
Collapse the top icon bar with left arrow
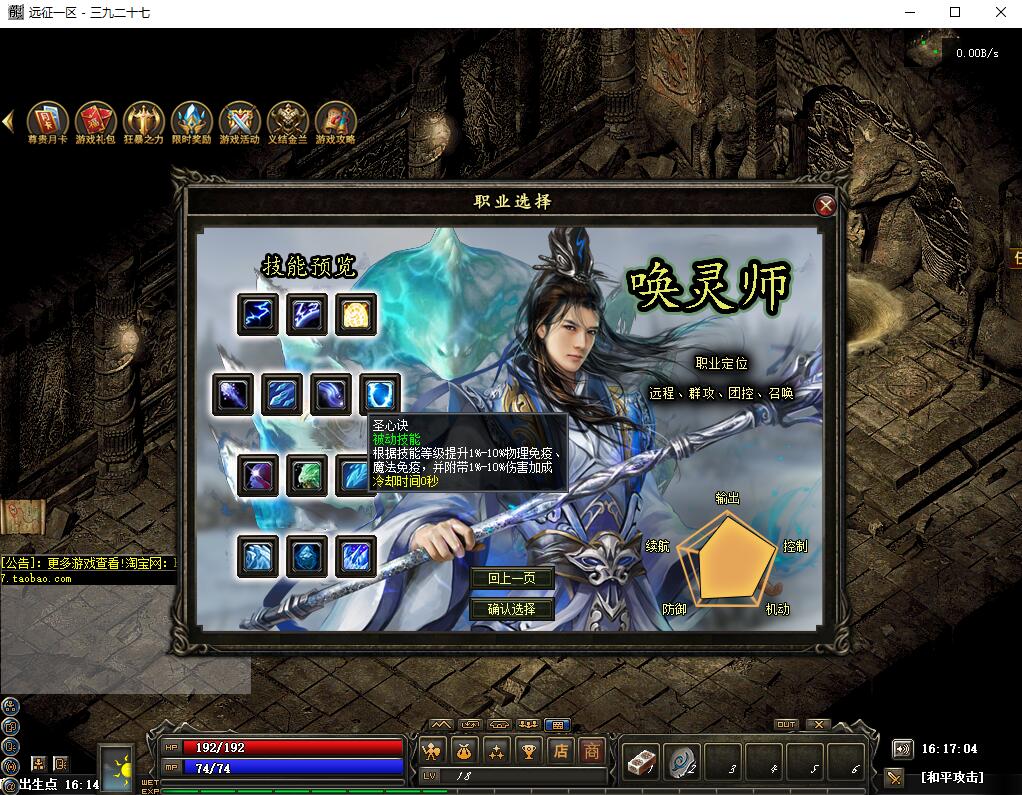[8, 121]
